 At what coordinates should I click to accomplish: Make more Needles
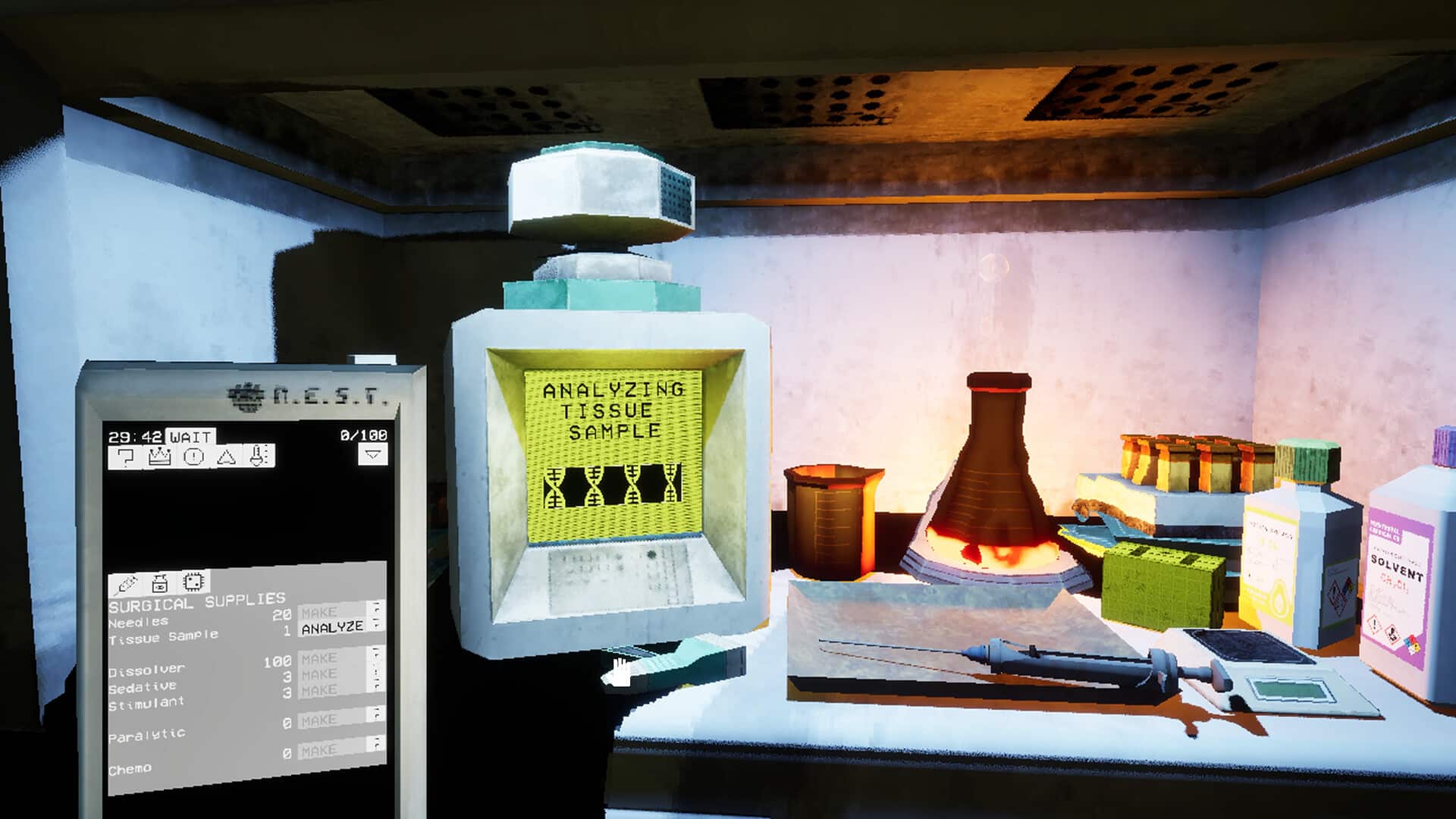pos(319,612)
